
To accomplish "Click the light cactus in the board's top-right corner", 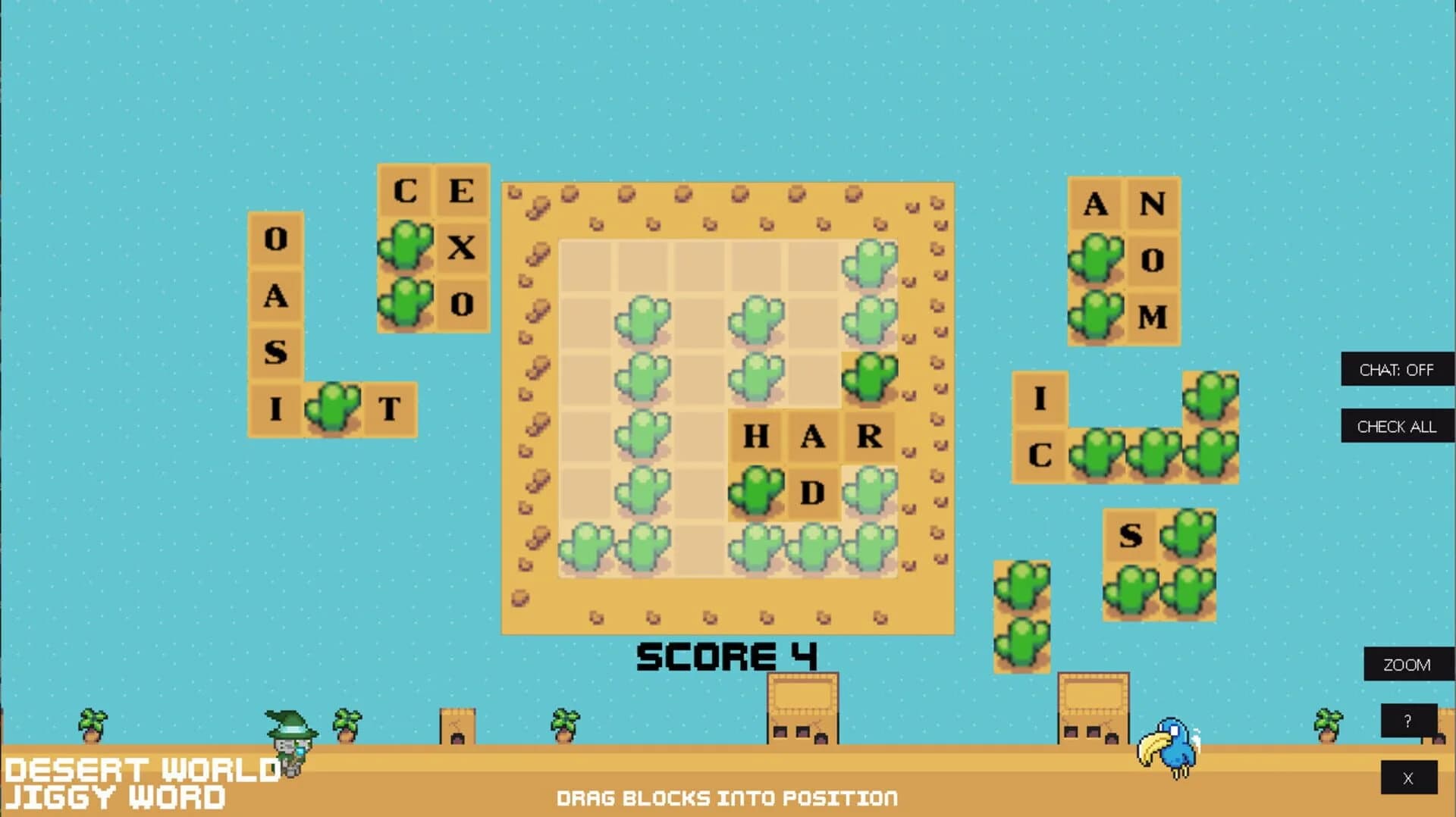I will point(871,261).
